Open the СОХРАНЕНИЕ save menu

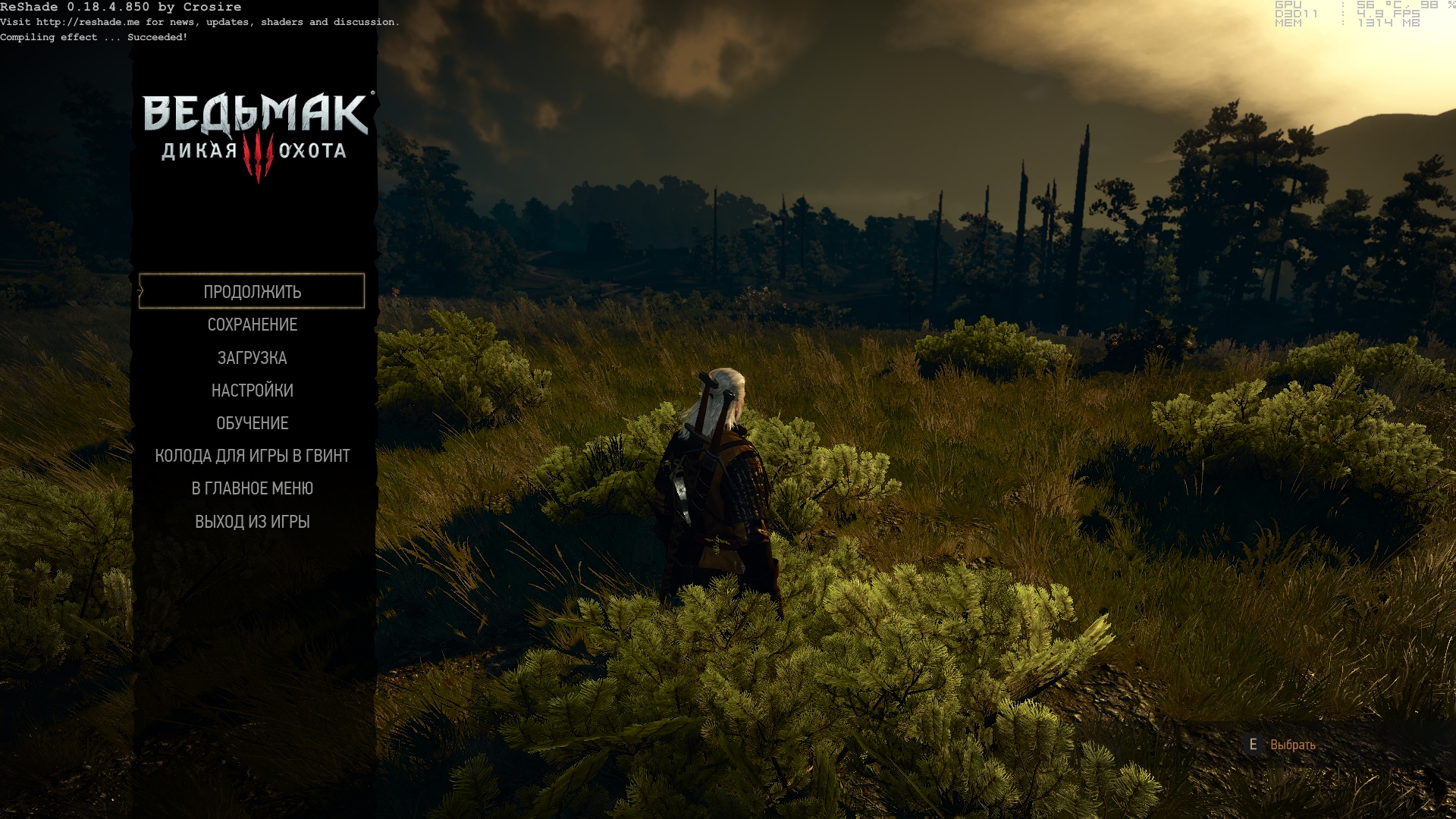pos(252,325)
